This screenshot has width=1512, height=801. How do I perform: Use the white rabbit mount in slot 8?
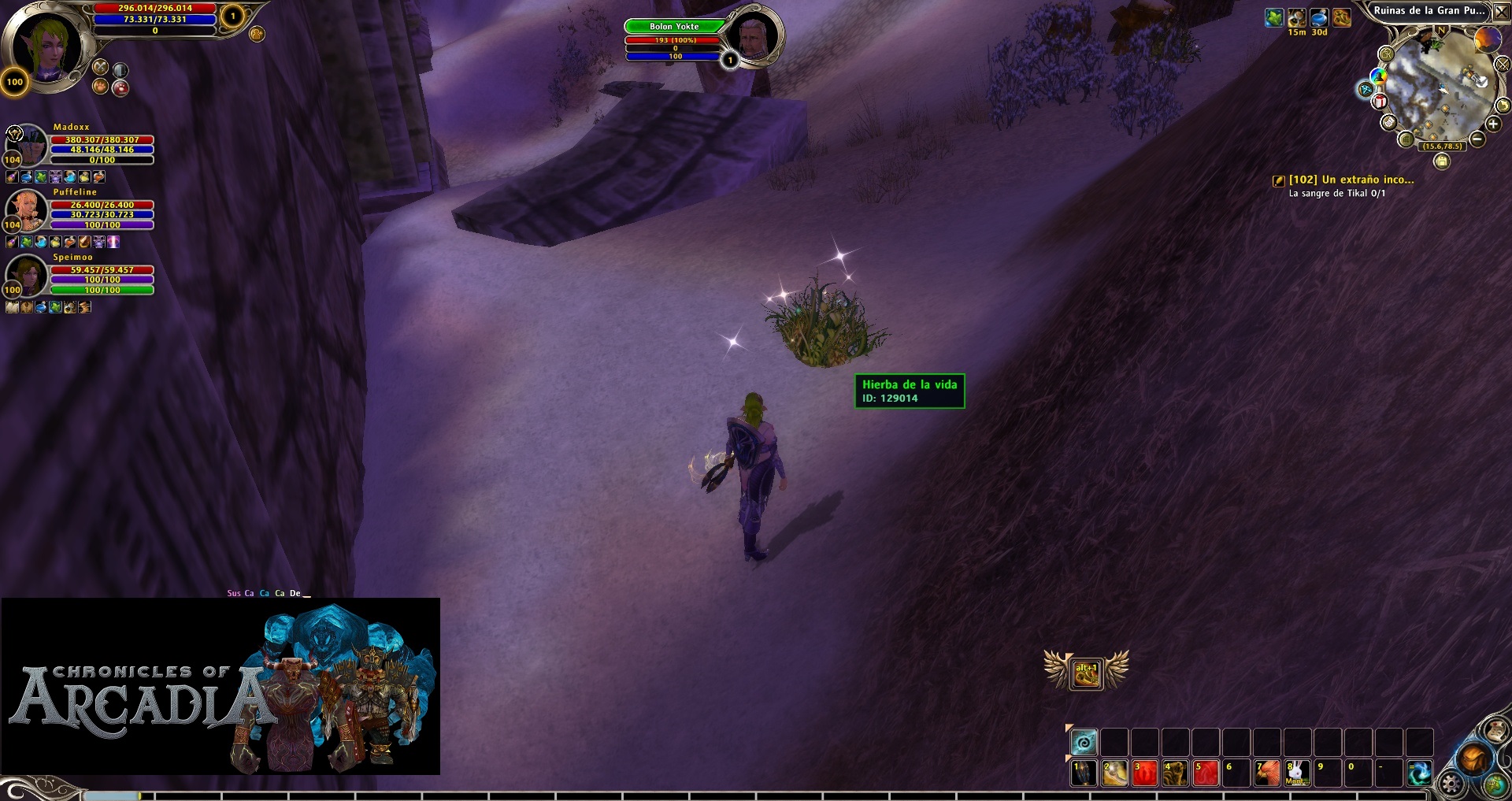coord(1296,773)
